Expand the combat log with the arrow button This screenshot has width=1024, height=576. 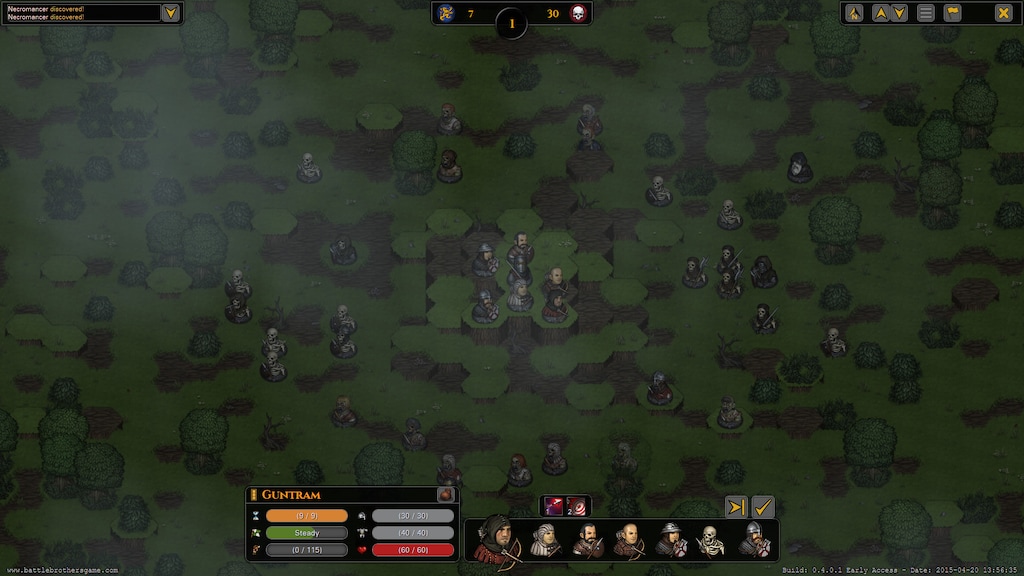pyautogui.click(x=171, y=13)
